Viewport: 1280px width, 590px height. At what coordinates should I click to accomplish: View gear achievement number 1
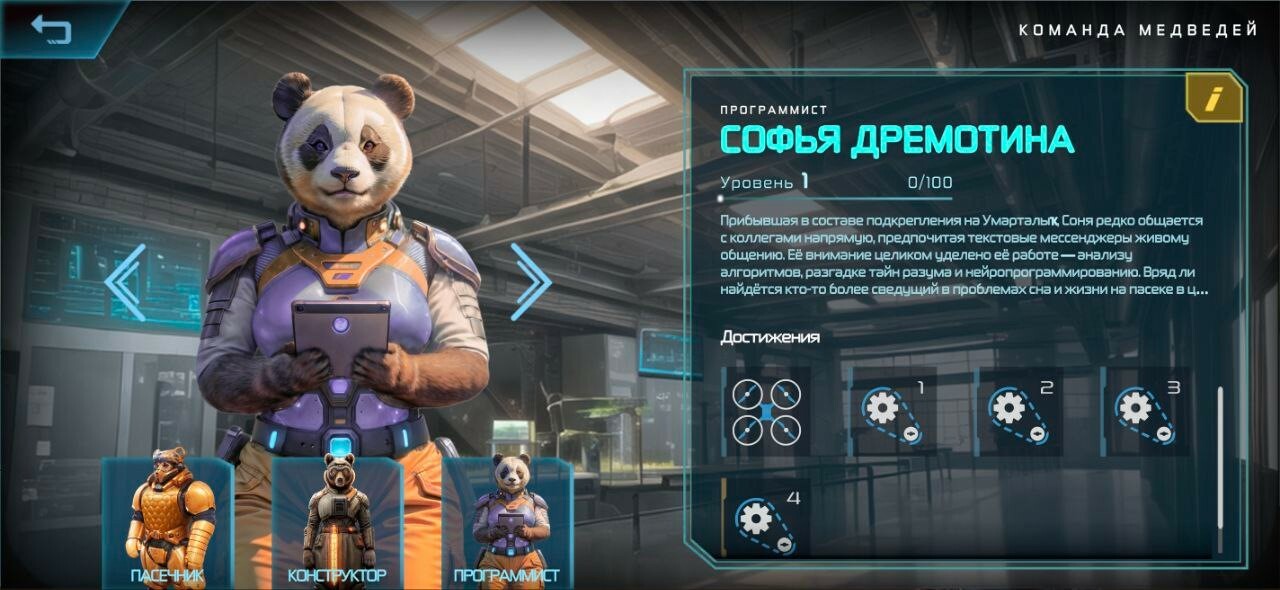[892, 412]
